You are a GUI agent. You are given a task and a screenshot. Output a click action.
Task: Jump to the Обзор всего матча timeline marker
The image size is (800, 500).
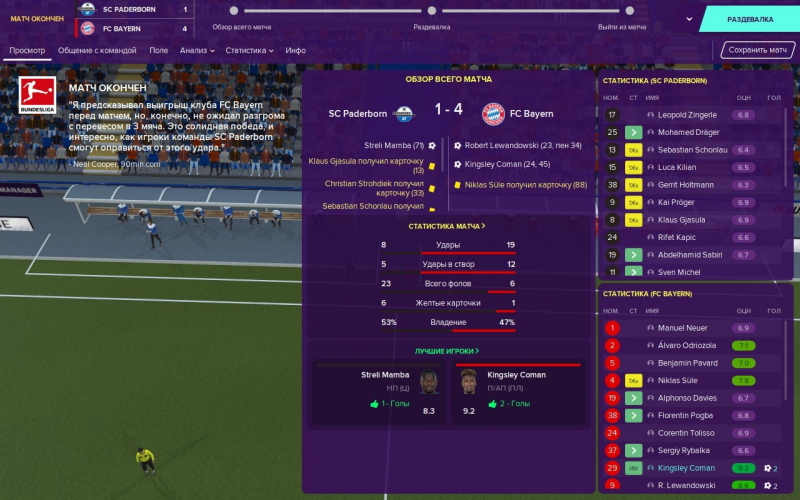click(234, 11)
